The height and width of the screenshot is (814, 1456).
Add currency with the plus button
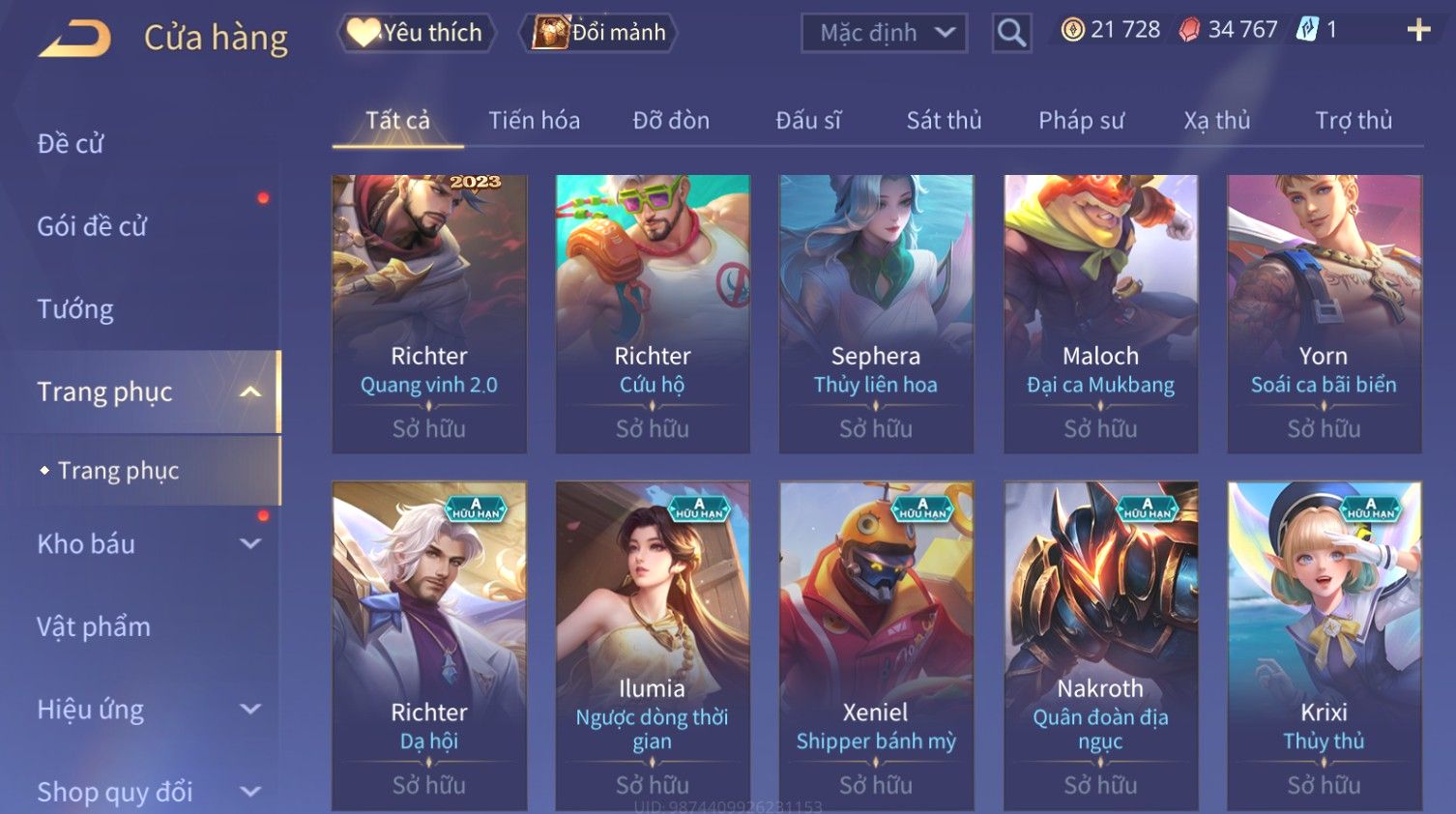coord(1418,30)
